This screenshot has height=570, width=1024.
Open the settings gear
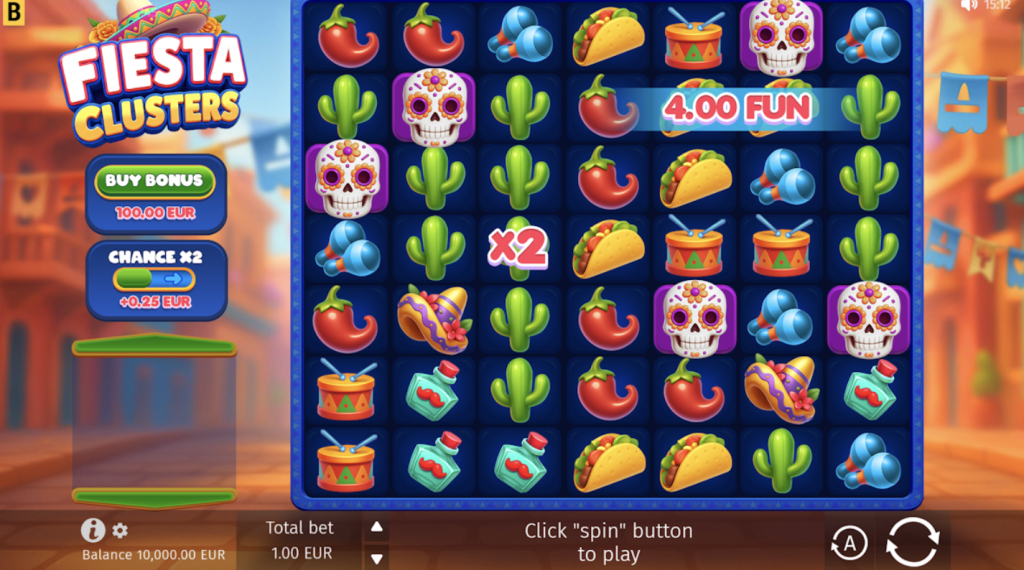(x=120, y=530)
